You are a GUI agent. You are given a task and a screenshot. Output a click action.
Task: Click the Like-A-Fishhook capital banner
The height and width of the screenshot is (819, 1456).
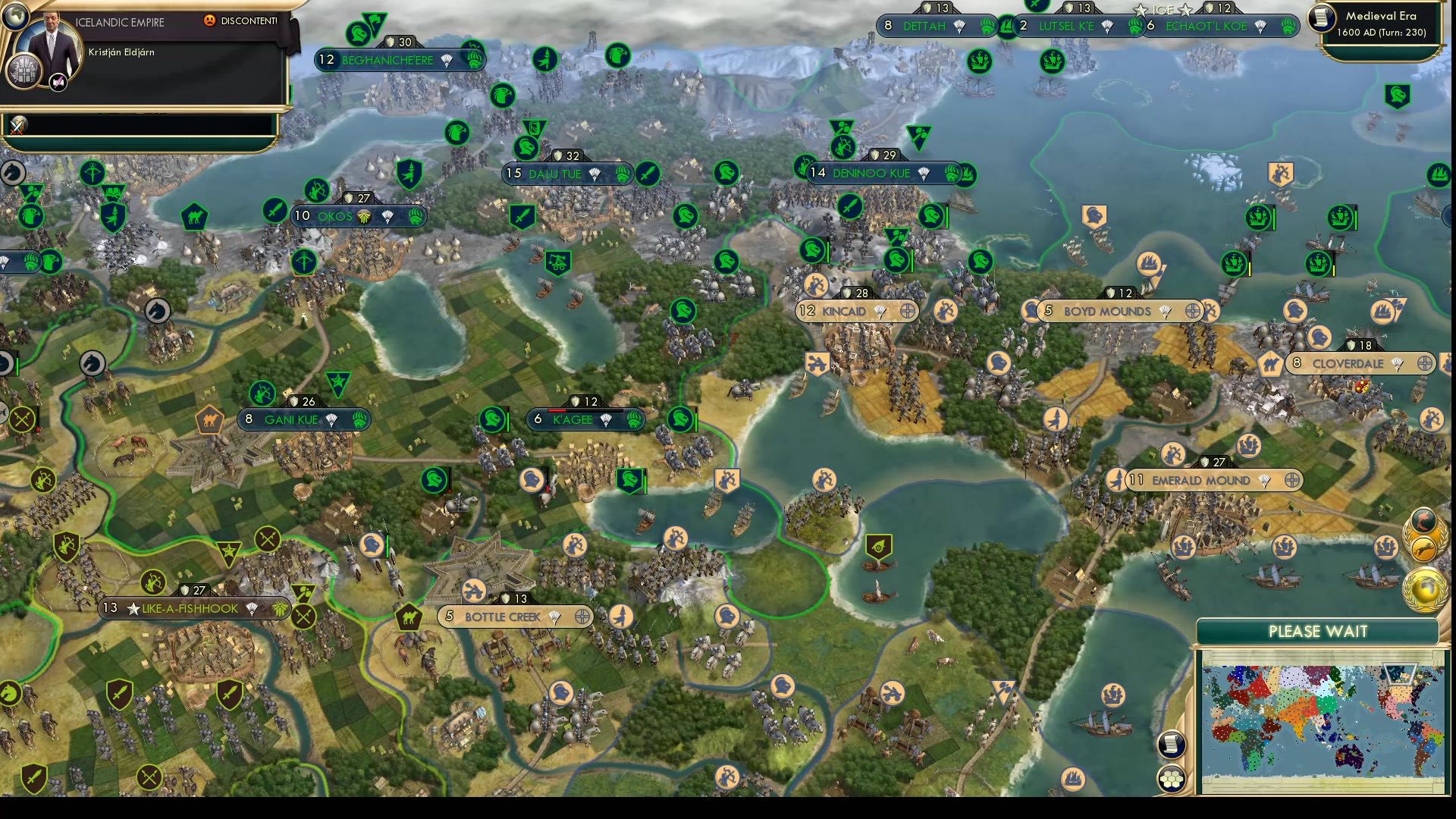(190, 607)
